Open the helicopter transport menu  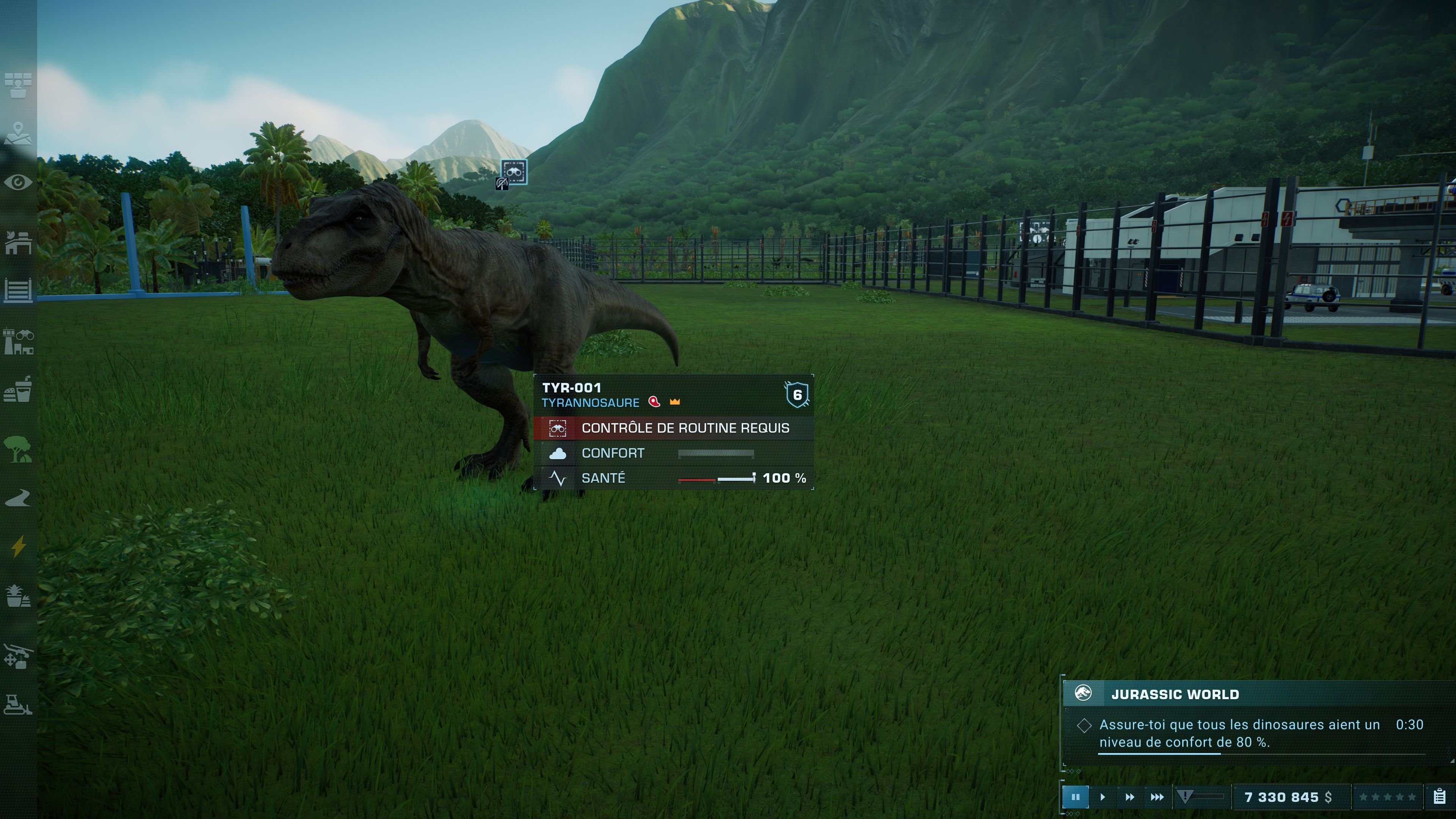18,656
